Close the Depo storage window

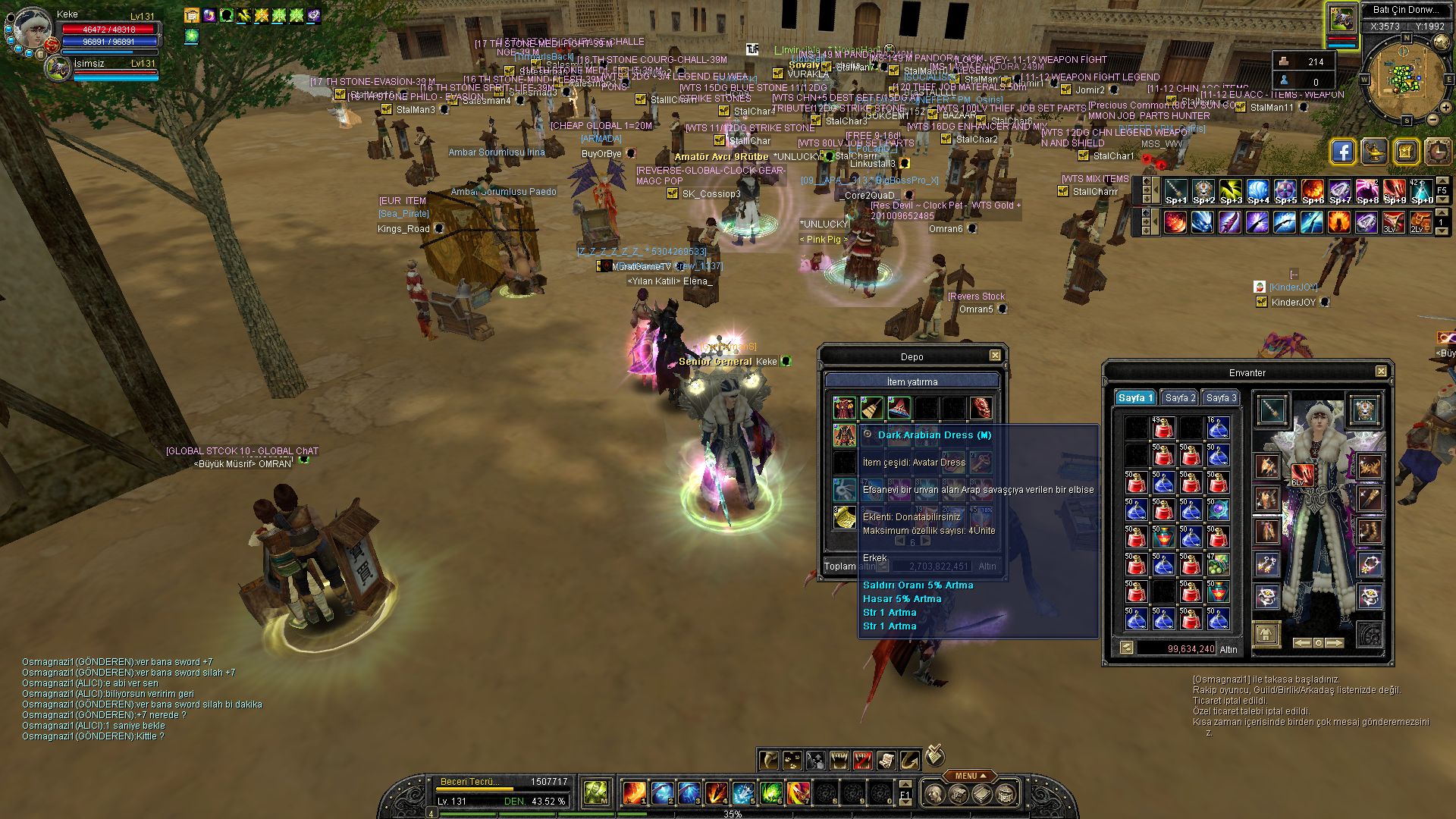[x=995, y=356]
